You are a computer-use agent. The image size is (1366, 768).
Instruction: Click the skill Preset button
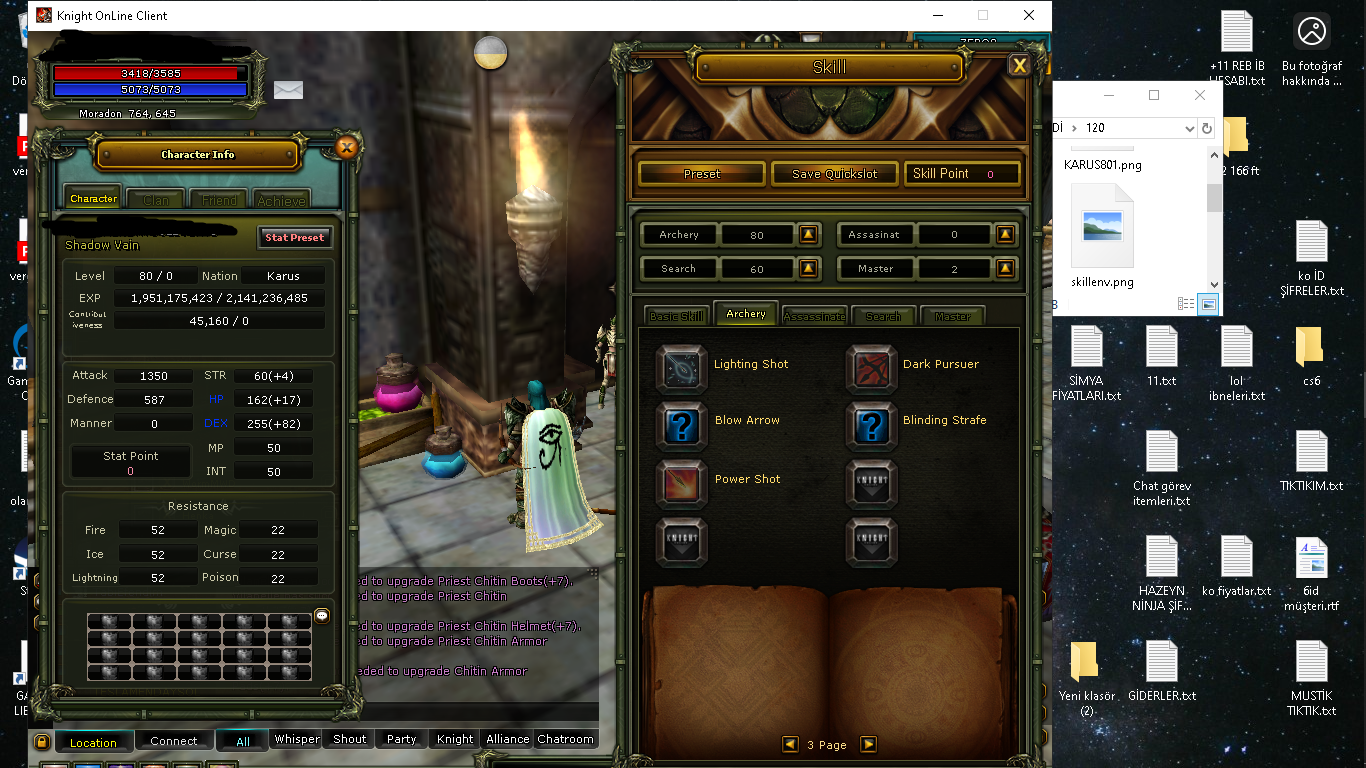tap(701, 174)
